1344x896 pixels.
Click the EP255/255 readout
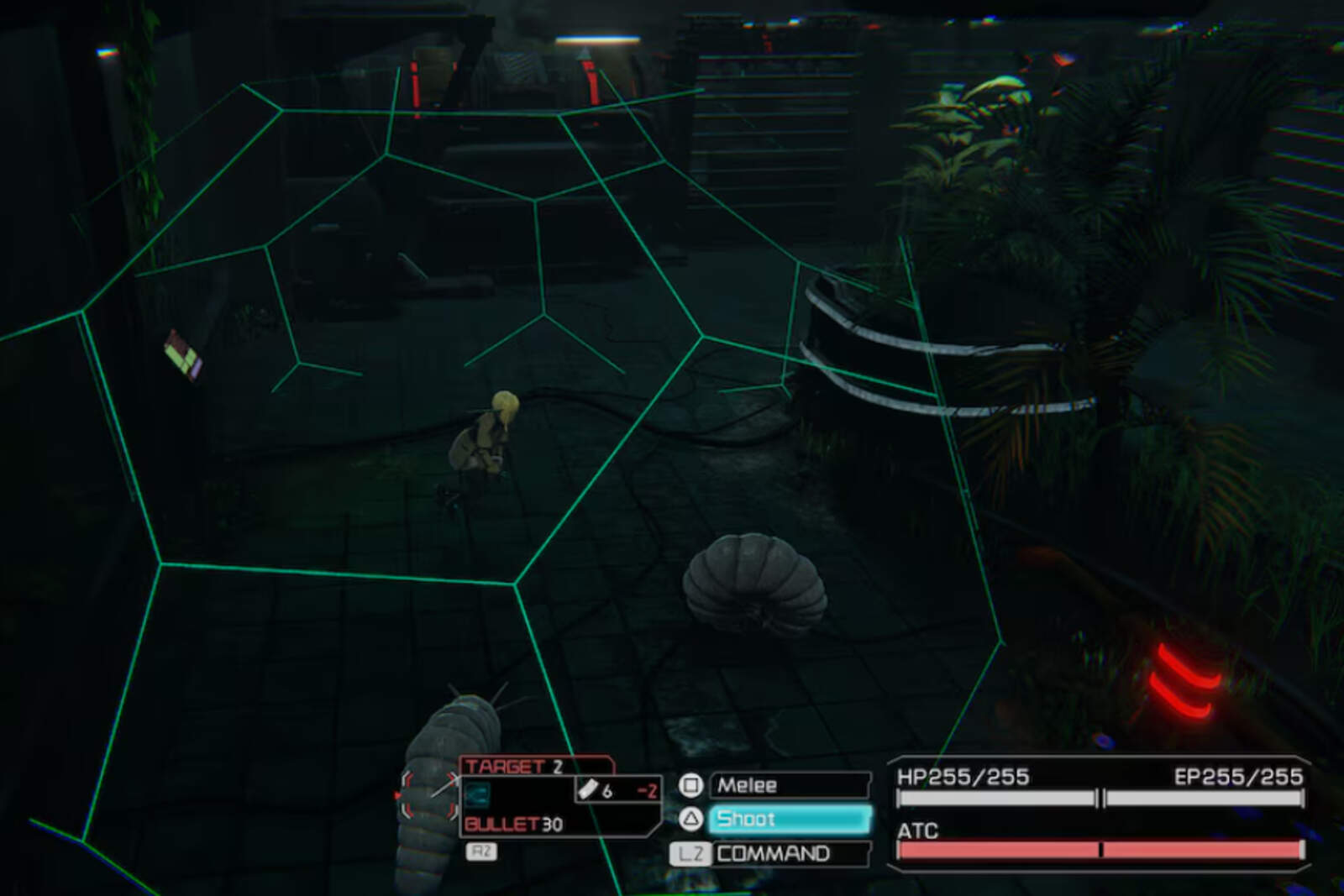pyautogui.click(x=1239, y=778)
